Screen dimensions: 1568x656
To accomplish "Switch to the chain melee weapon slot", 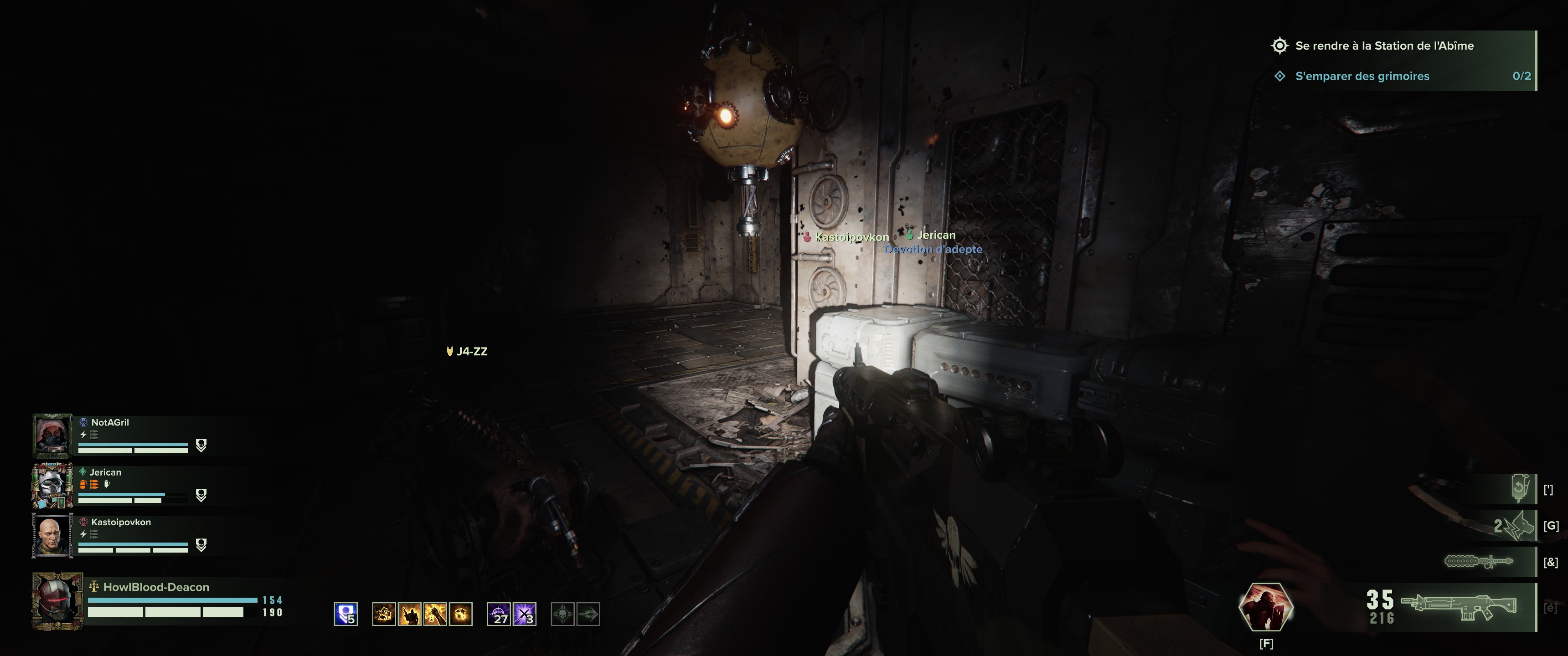I will (1479, 561).
